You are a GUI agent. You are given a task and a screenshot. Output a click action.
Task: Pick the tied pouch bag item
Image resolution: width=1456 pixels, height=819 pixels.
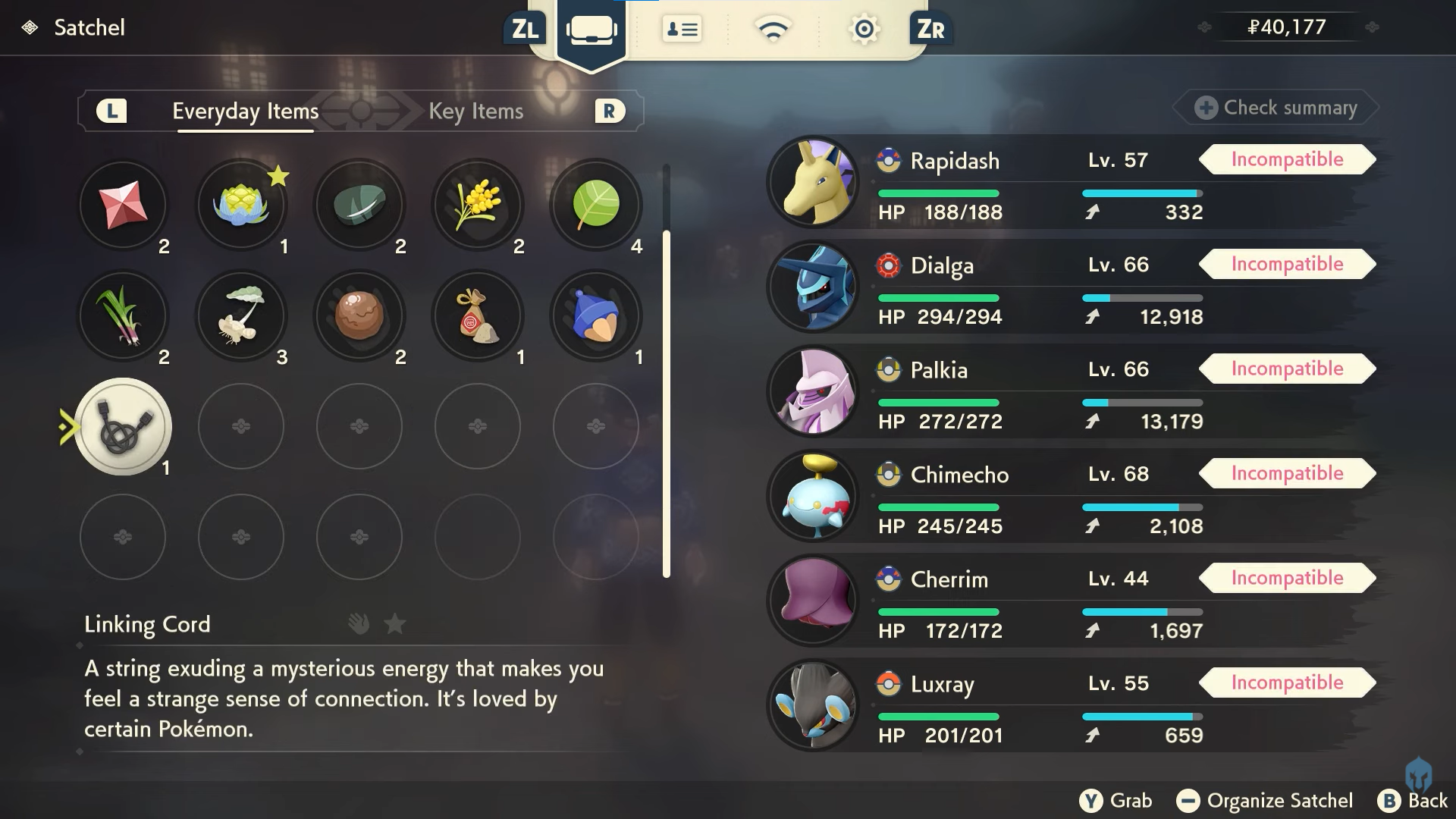[x=478, y=315]
